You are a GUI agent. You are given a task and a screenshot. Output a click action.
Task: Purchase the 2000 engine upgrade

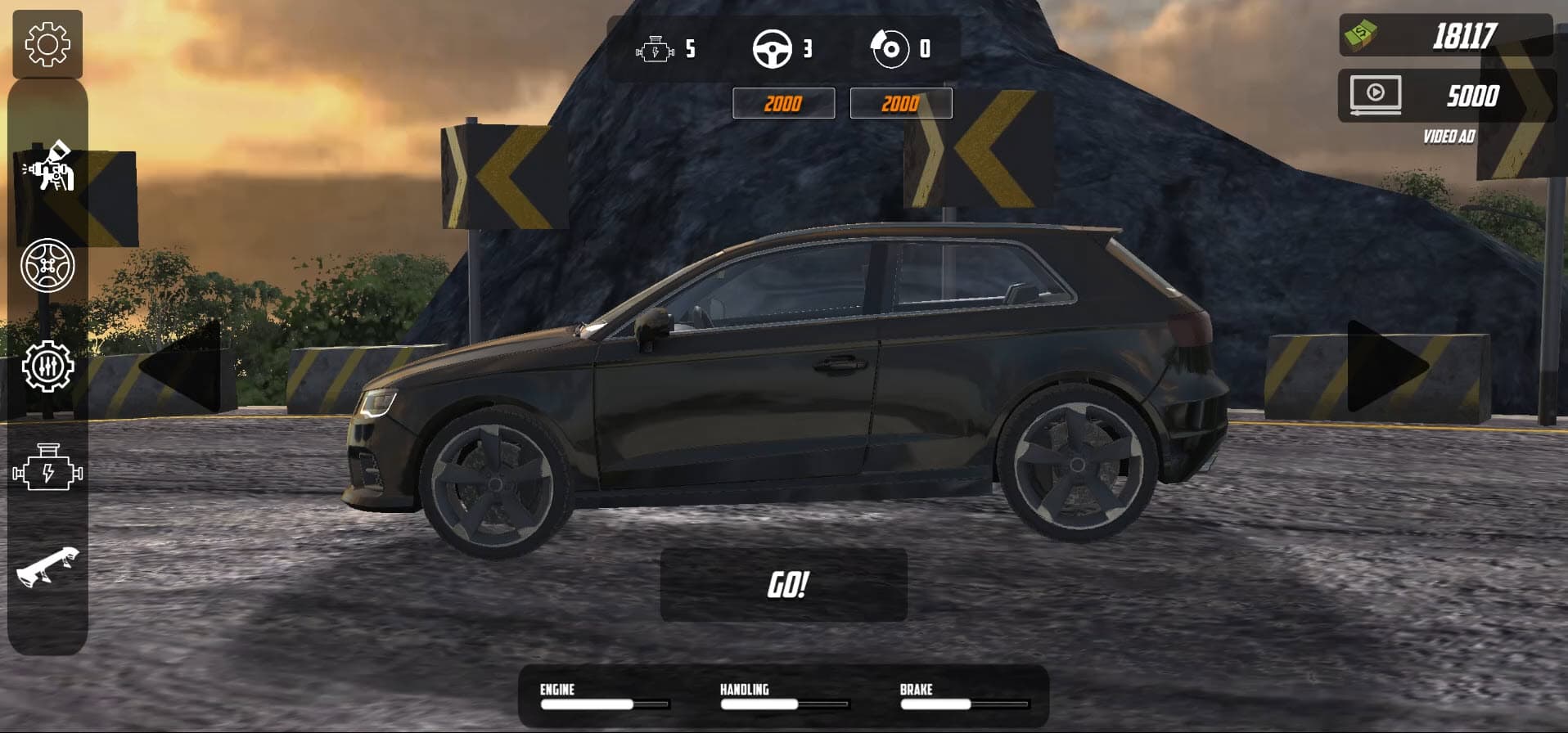[x=783, y=103]
